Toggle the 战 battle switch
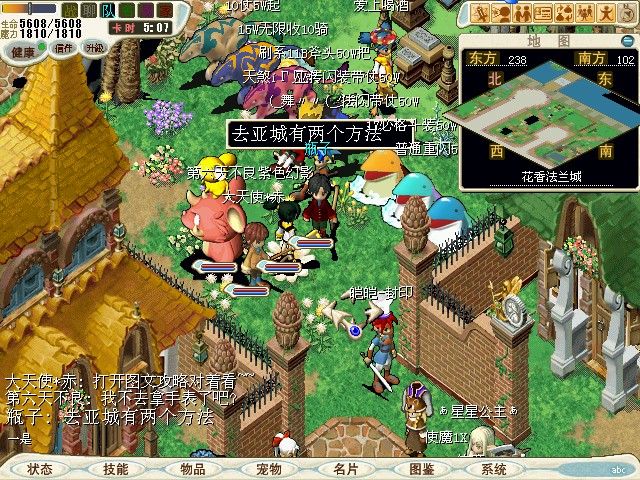The height and width of the screenshot is (480, 640). [69, 10]
